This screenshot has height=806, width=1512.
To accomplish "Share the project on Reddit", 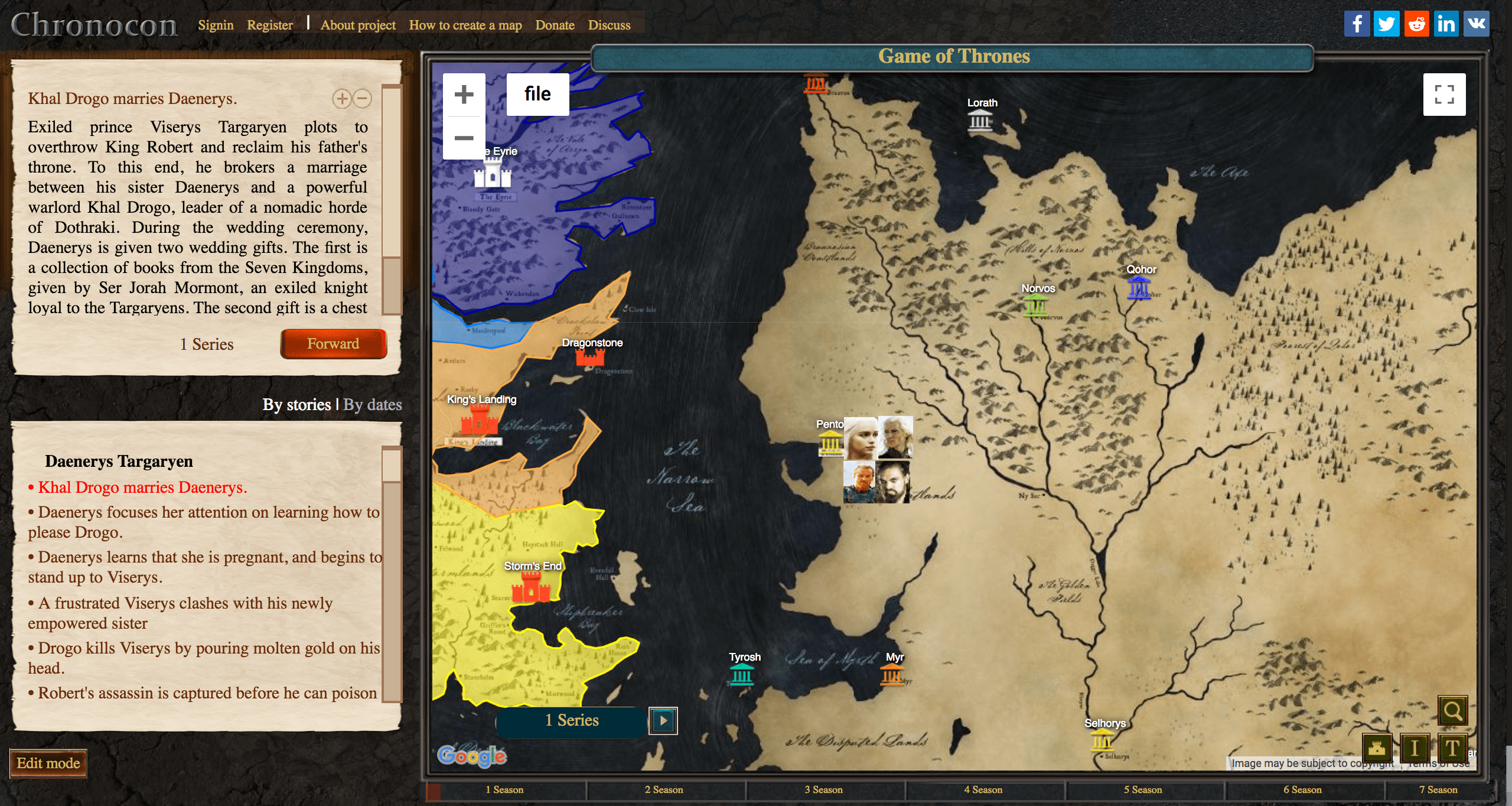I will (x=1416, y=24).
